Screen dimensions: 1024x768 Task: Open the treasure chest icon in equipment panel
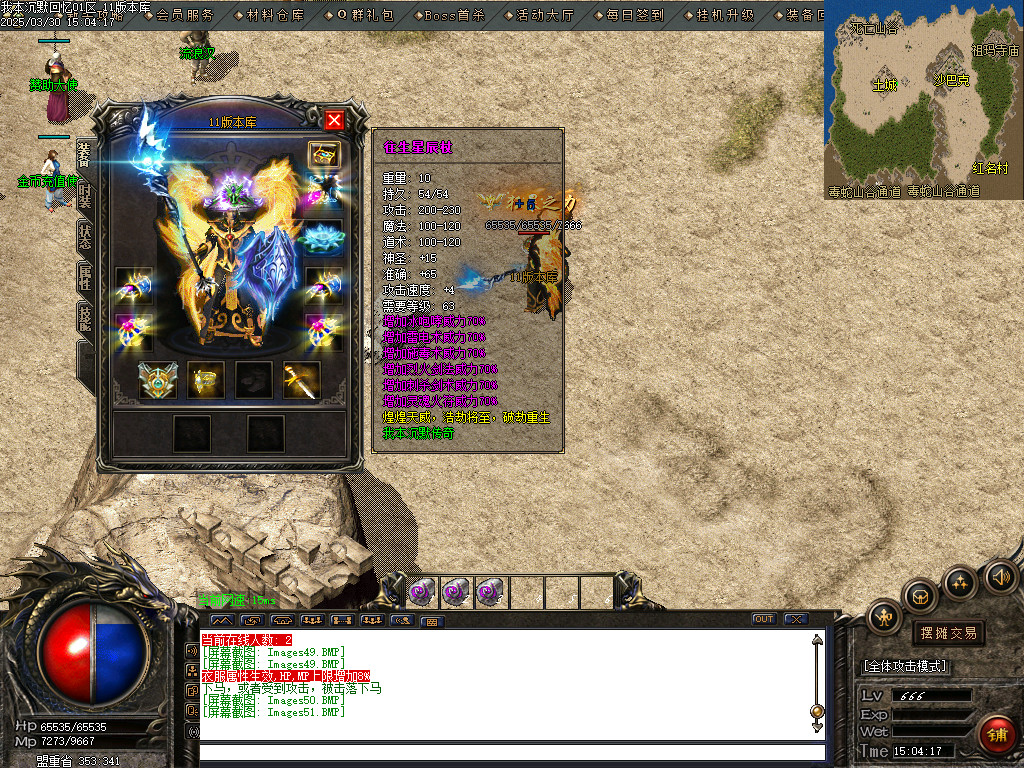coord(324,154)
